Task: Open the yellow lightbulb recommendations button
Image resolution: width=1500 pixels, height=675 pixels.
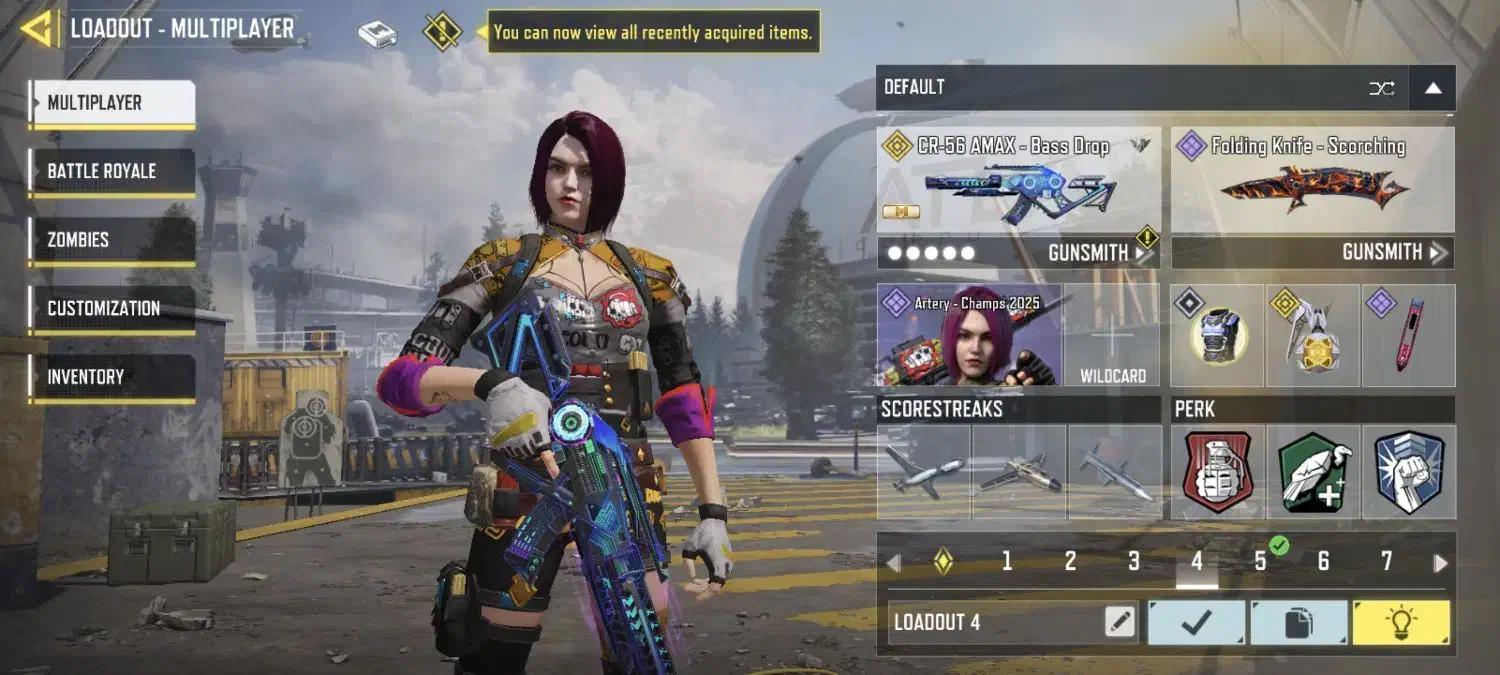Action: pyautogui.click(x=1400, y=622)
